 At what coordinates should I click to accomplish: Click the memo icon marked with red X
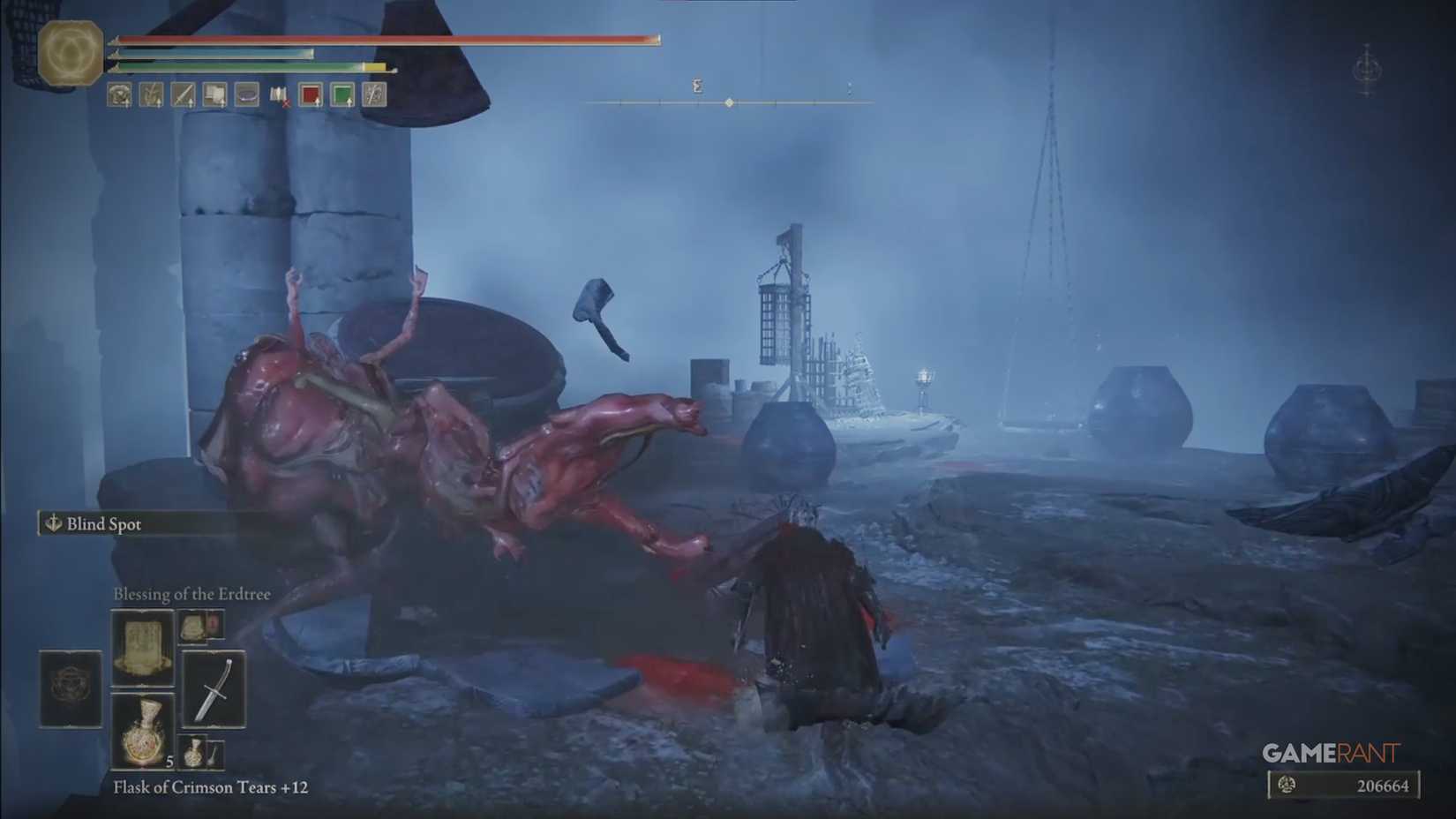278,95
